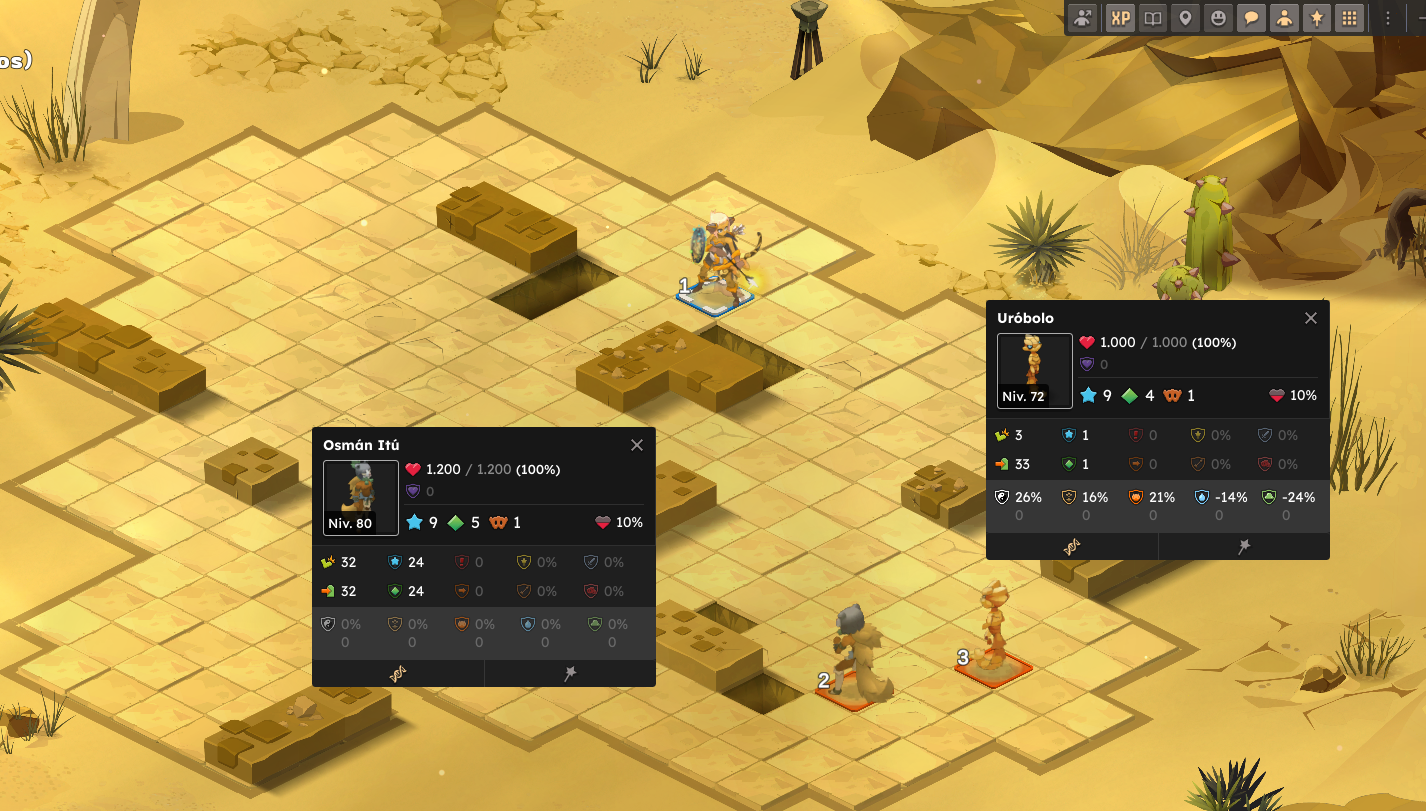Open the wand tab in Osmán Itú panel
The width and height of the screenshot is (1426, 811).
(x=570, y=674)
